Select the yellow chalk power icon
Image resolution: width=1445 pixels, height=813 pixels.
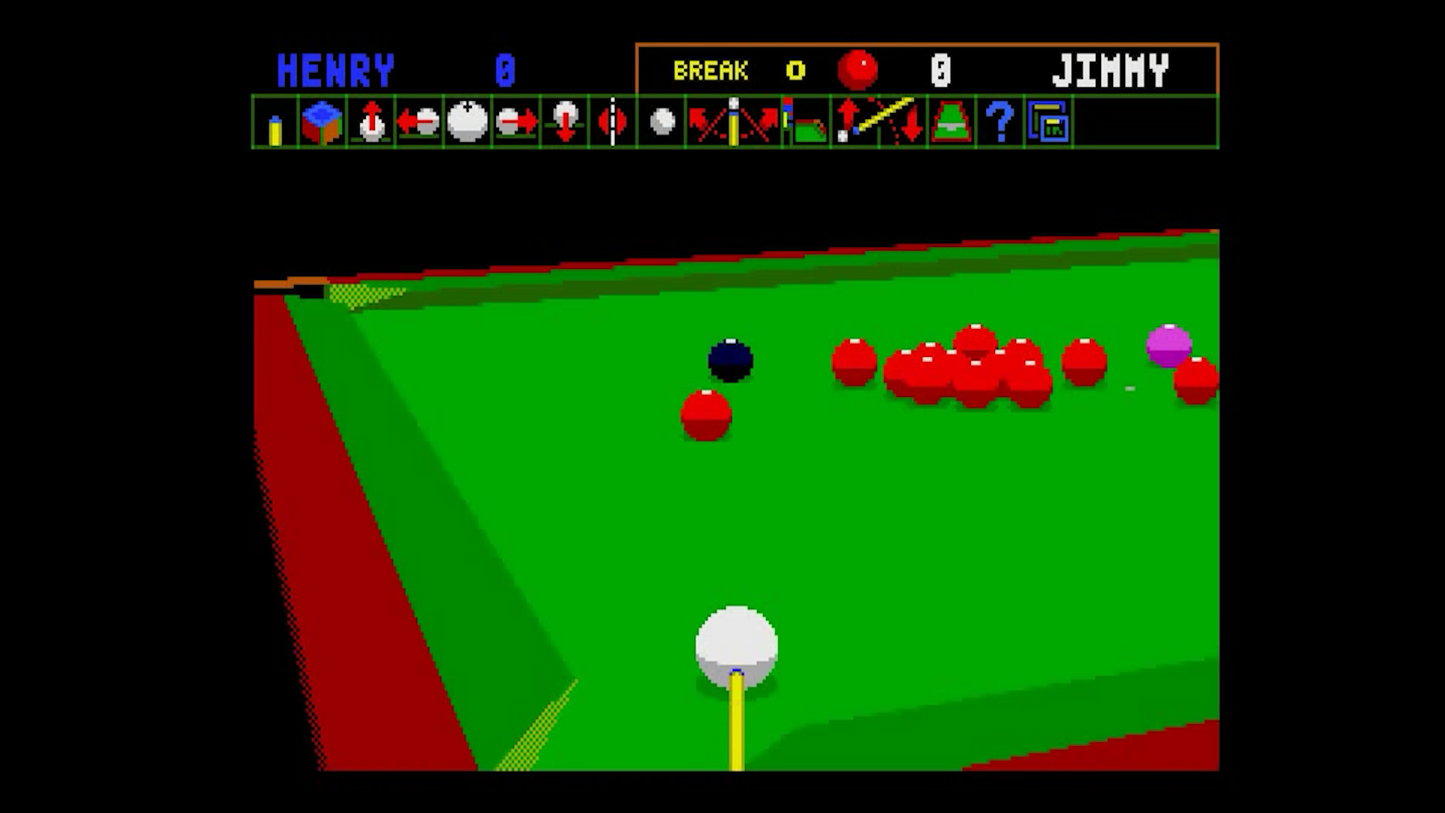(275, 124)
